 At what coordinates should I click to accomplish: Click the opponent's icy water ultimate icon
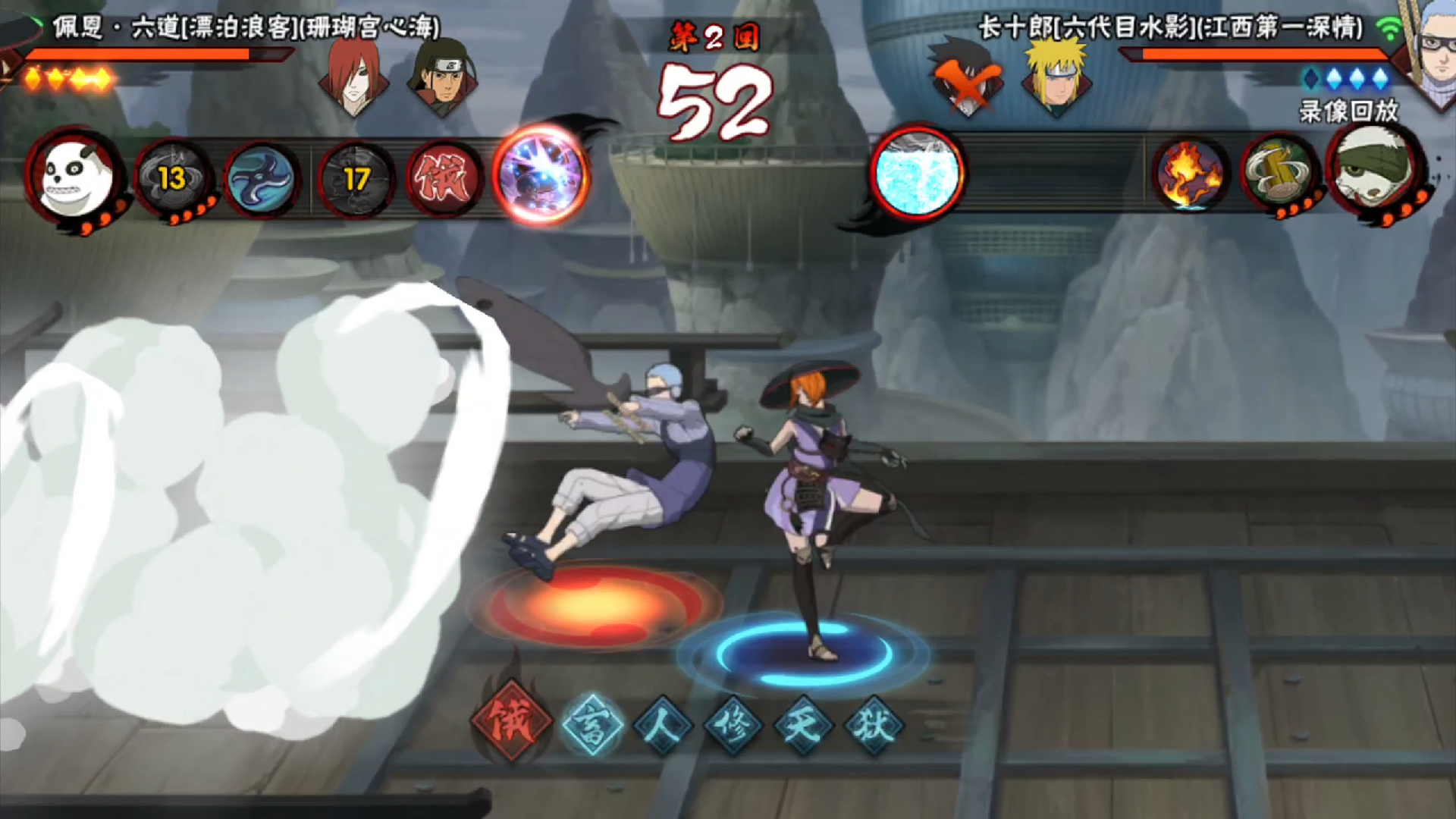[x=918, y=173]
